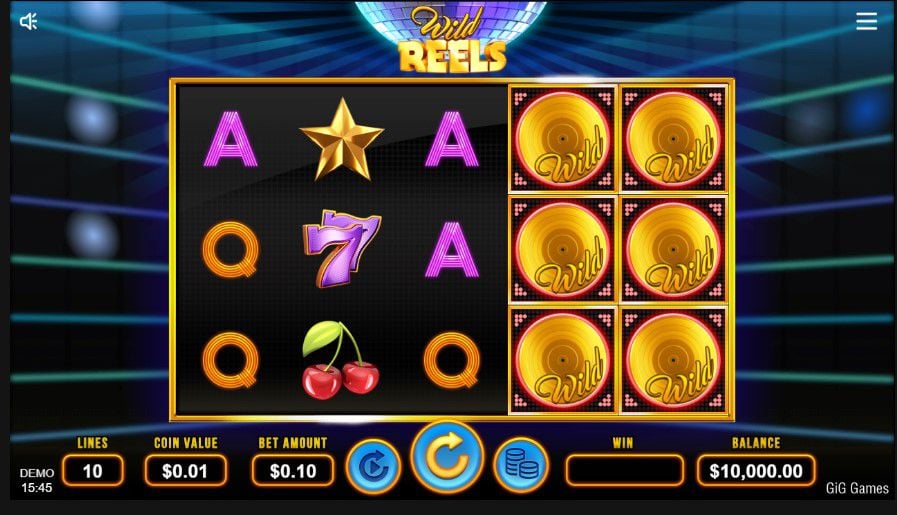This screenshot has height=515, width=897.
Task: Open the hamburger menu
Action: pyautogui.click(x=866, y=21)
